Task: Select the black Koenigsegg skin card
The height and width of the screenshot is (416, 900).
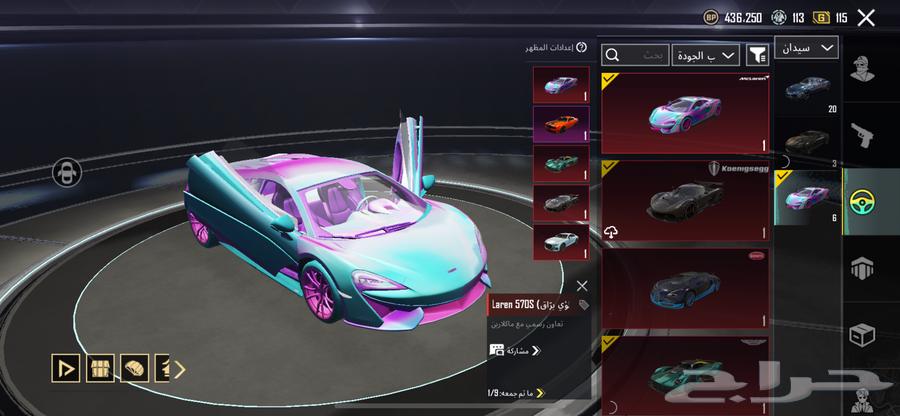Action: 685,202
